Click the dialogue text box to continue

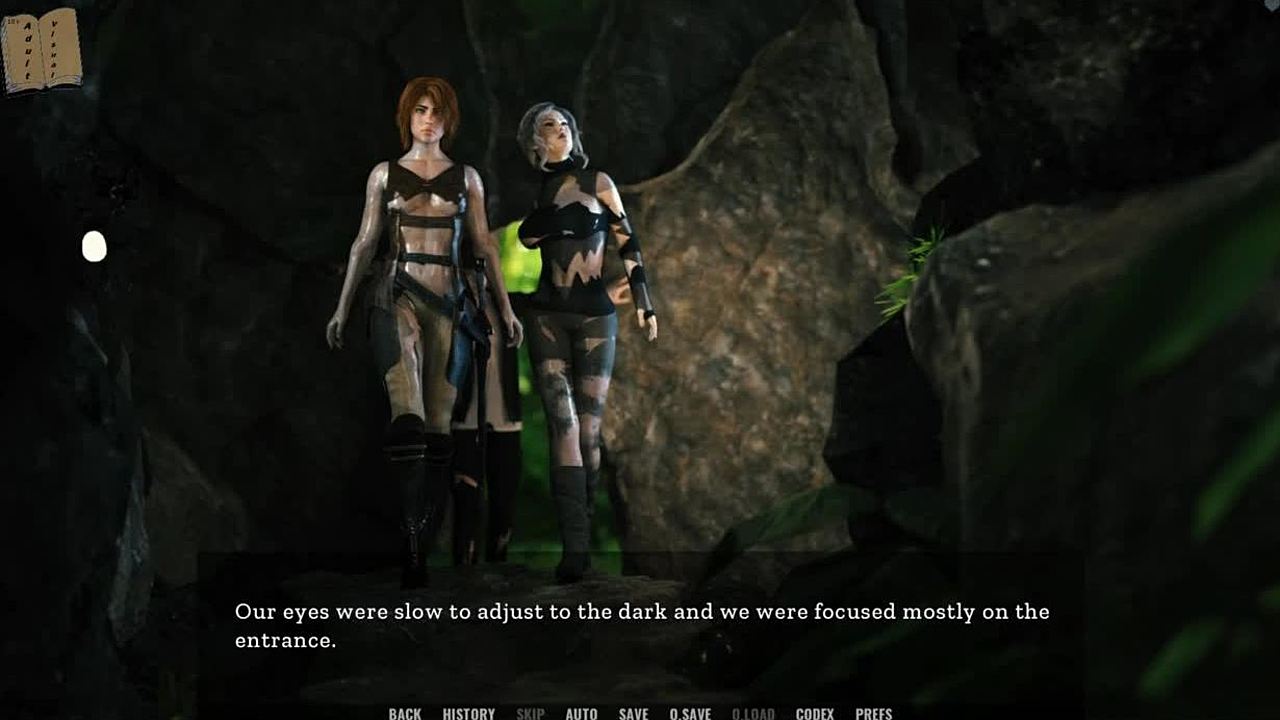[x=640, y=625]
